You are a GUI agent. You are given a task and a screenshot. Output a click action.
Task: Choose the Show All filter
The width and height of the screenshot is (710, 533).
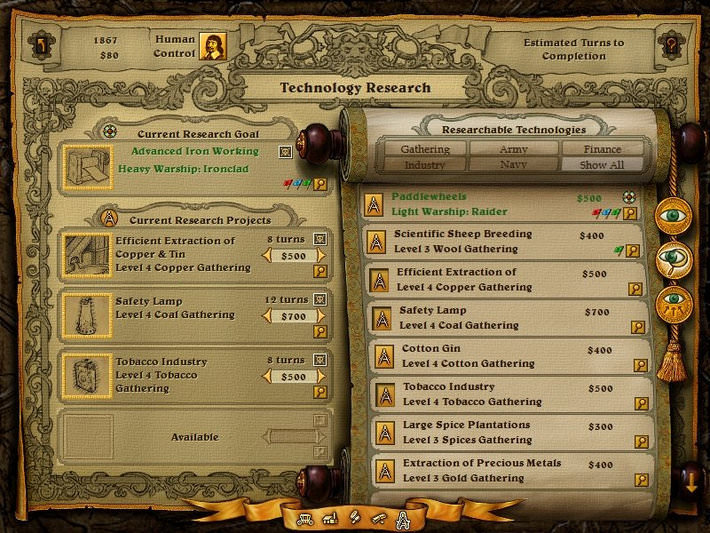[603, 165]
